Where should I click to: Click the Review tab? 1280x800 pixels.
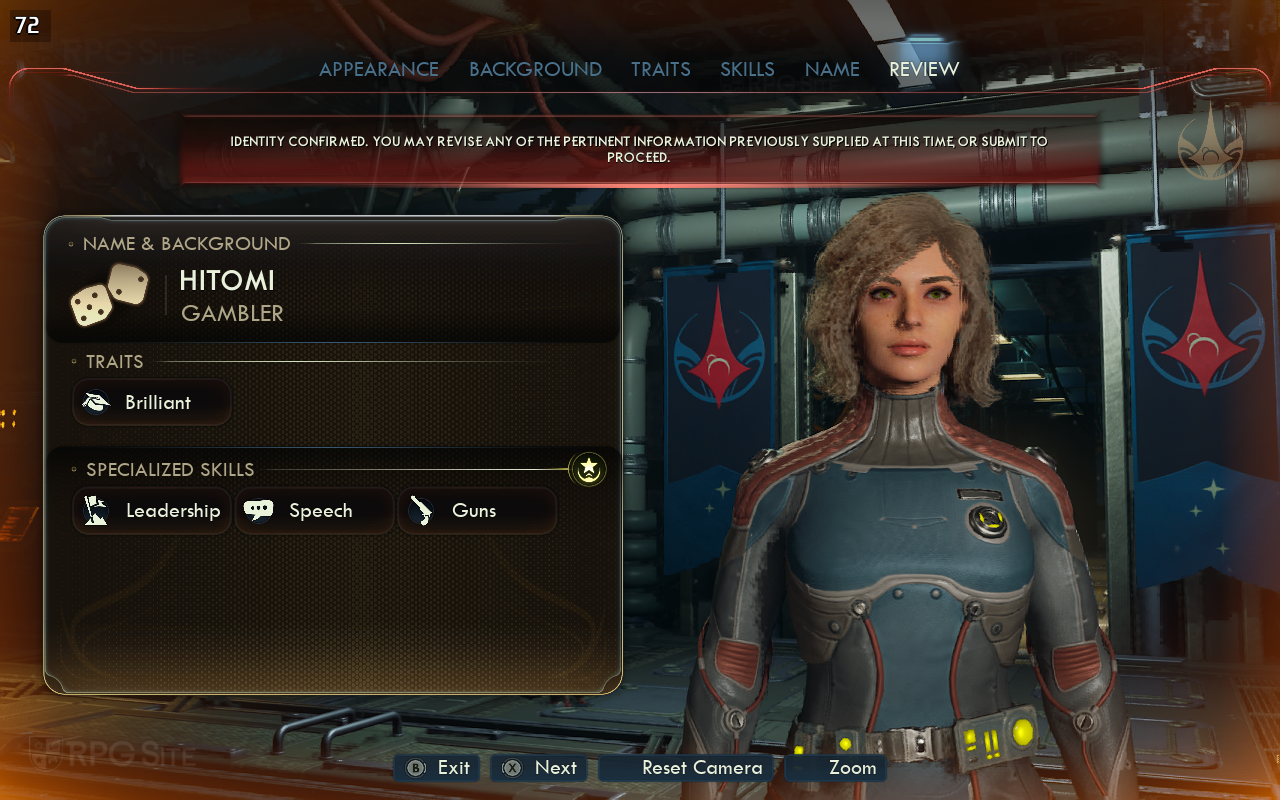click(x=924, y=69)
